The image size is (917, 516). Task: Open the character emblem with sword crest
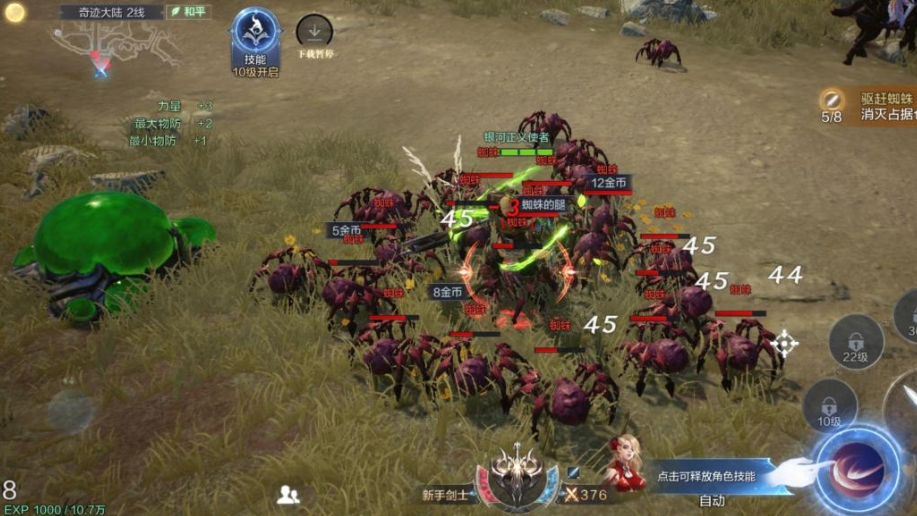click(517, 478)
